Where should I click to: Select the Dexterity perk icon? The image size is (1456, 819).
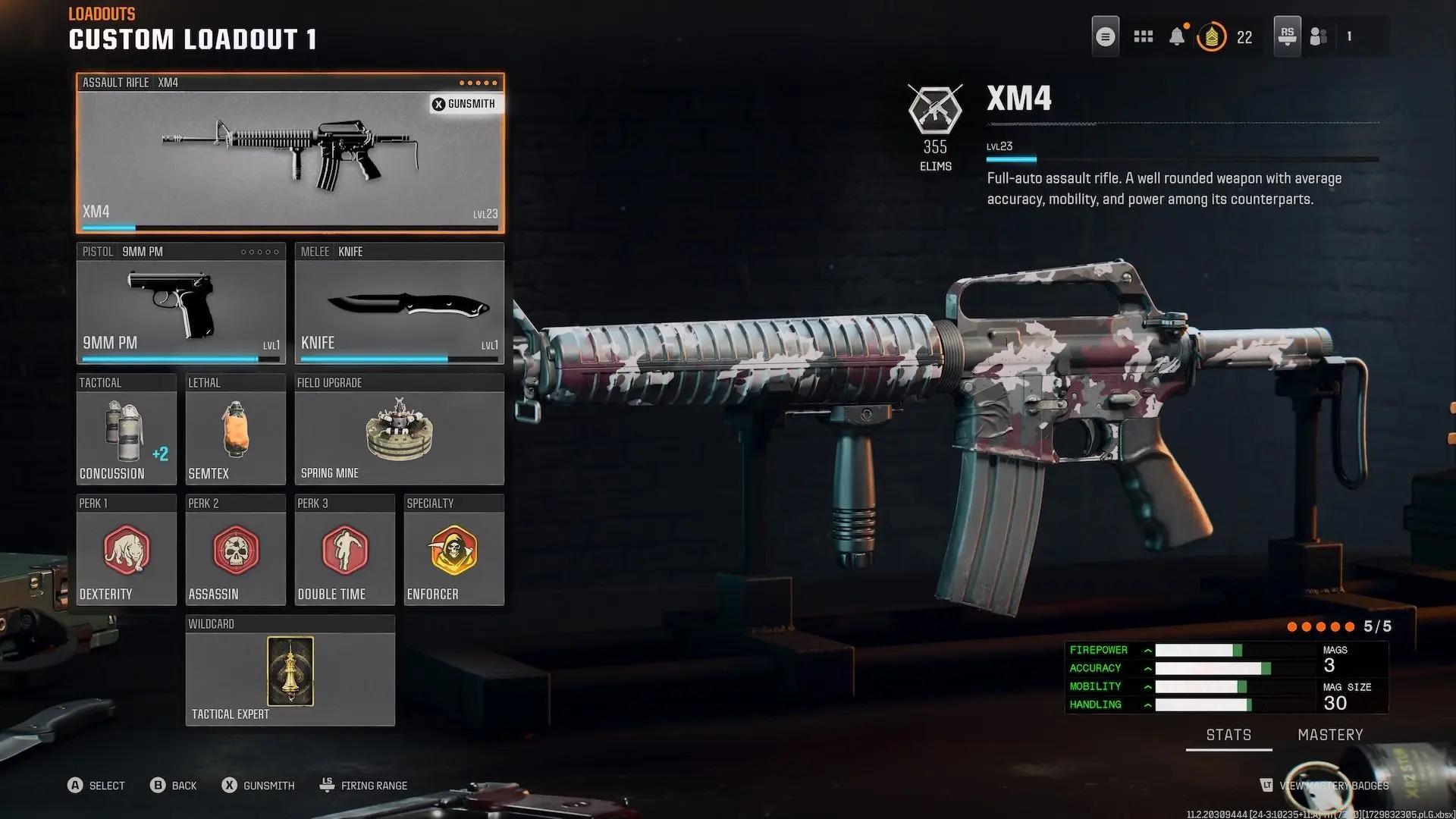click(126, 551)
